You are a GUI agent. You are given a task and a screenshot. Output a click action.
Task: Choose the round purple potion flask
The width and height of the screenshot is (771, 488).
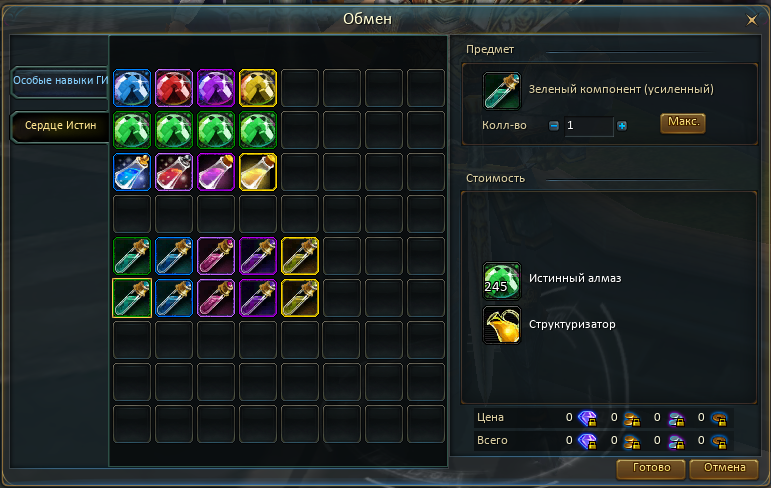216,172
